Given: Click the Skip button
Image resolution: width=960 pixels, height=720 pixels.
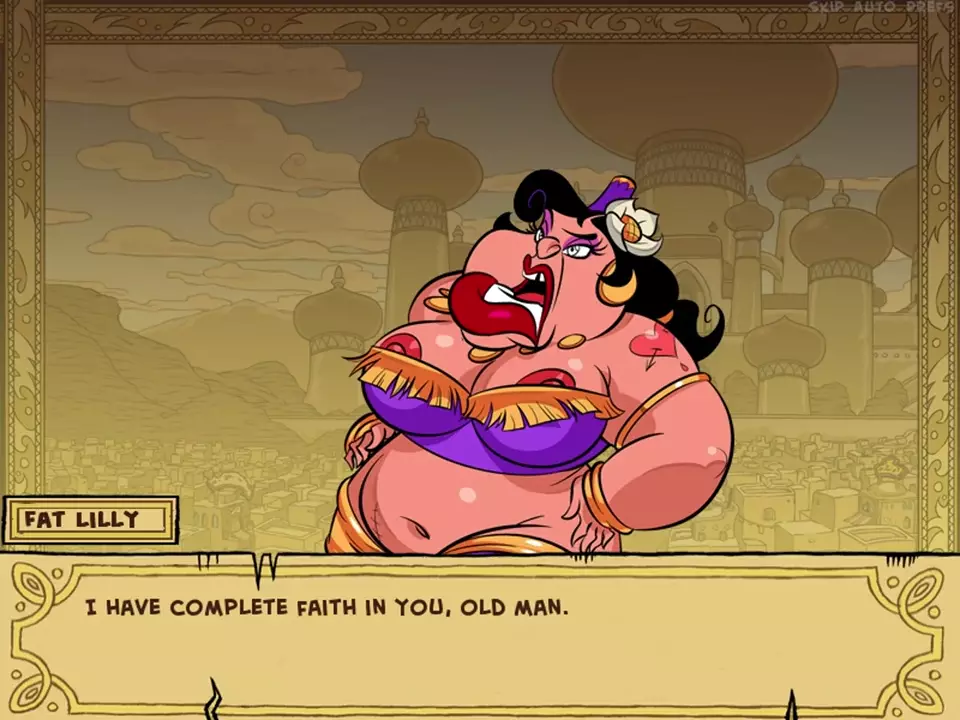Looking at the screenshot, I should coord(826,7).
